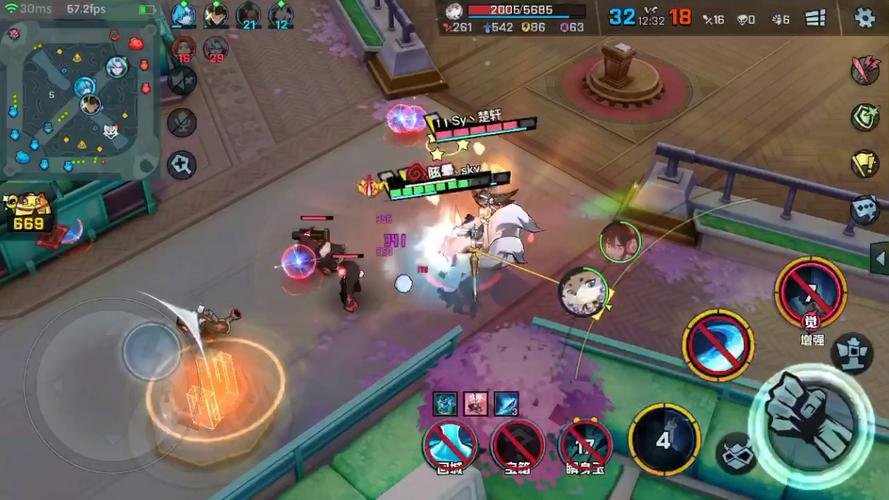This screenshot has height=500, width=889.
Task: Target the tower with the tower icon button
Action: (853, 352)
